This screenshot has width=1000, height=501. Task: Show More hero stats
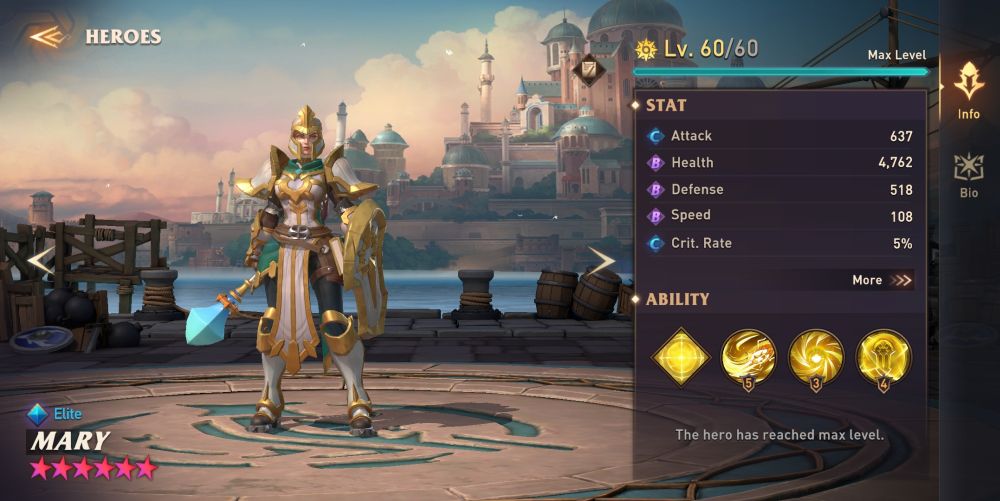[882, 280]
